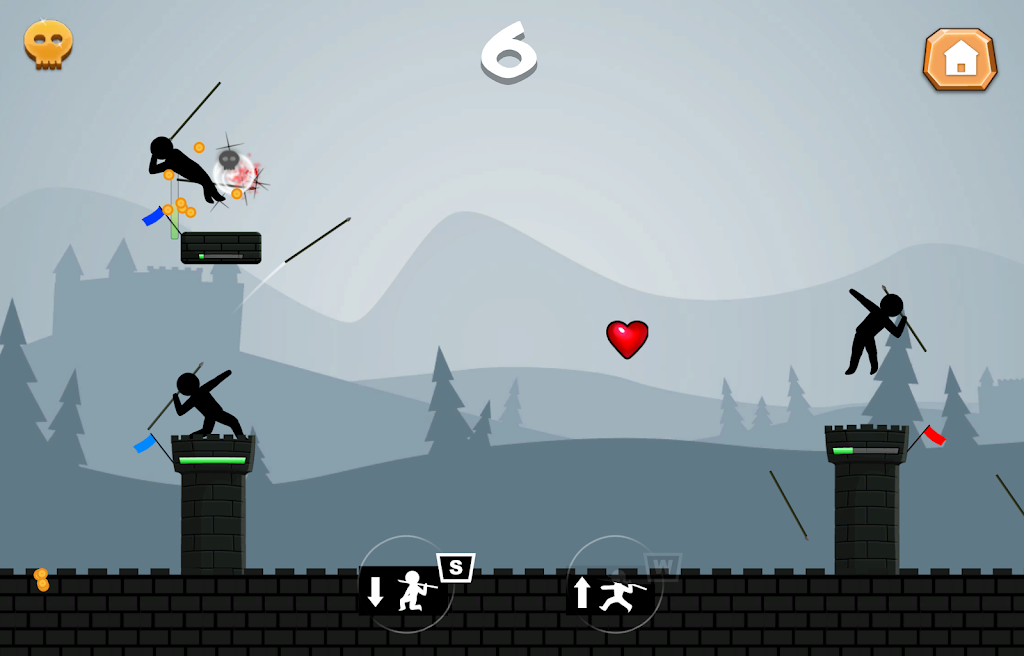Activate the jump up-arrow control
The height and width of the screenshot is (656, 1024).
point(613,587)
